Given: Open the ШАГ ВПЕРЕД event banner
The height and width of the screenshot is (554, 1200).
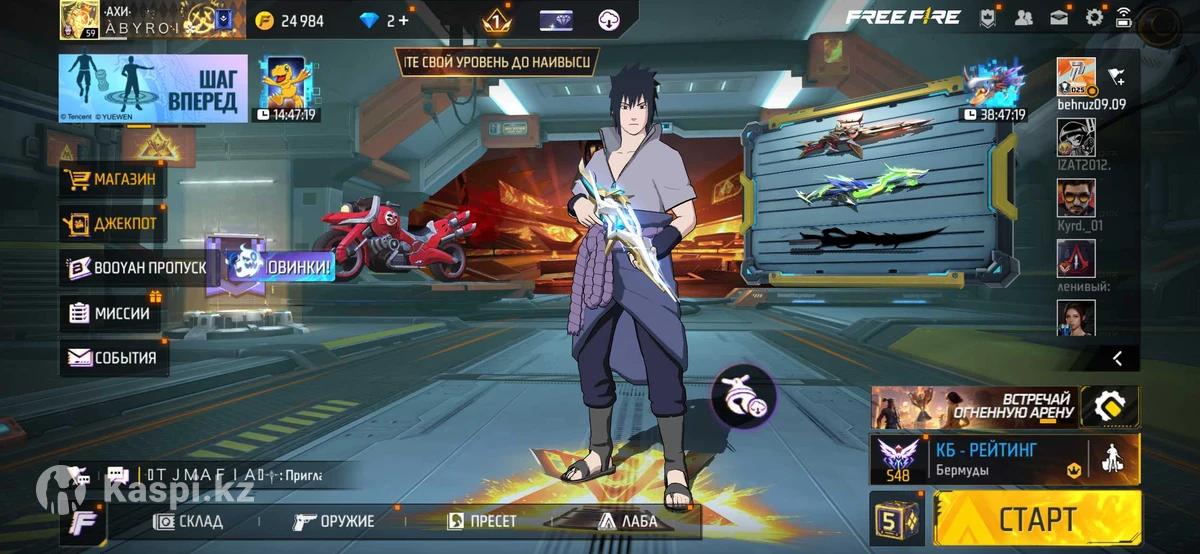Looking at the screenshot, I should click(153, 88).
